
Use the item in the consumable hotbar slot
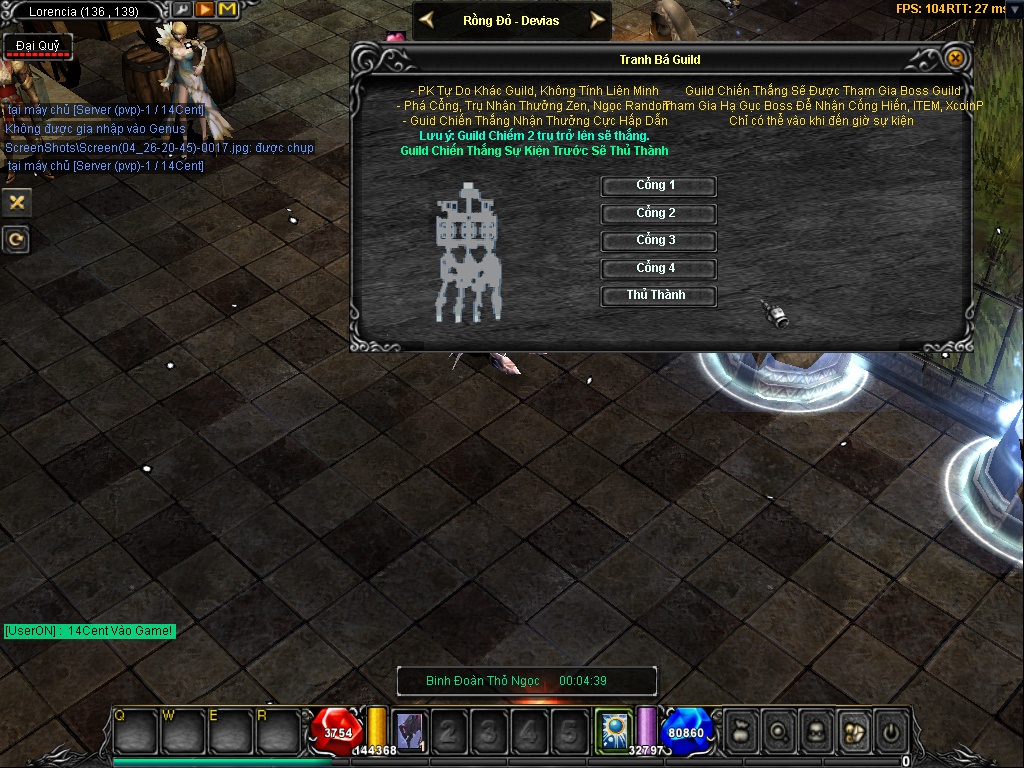408,732
